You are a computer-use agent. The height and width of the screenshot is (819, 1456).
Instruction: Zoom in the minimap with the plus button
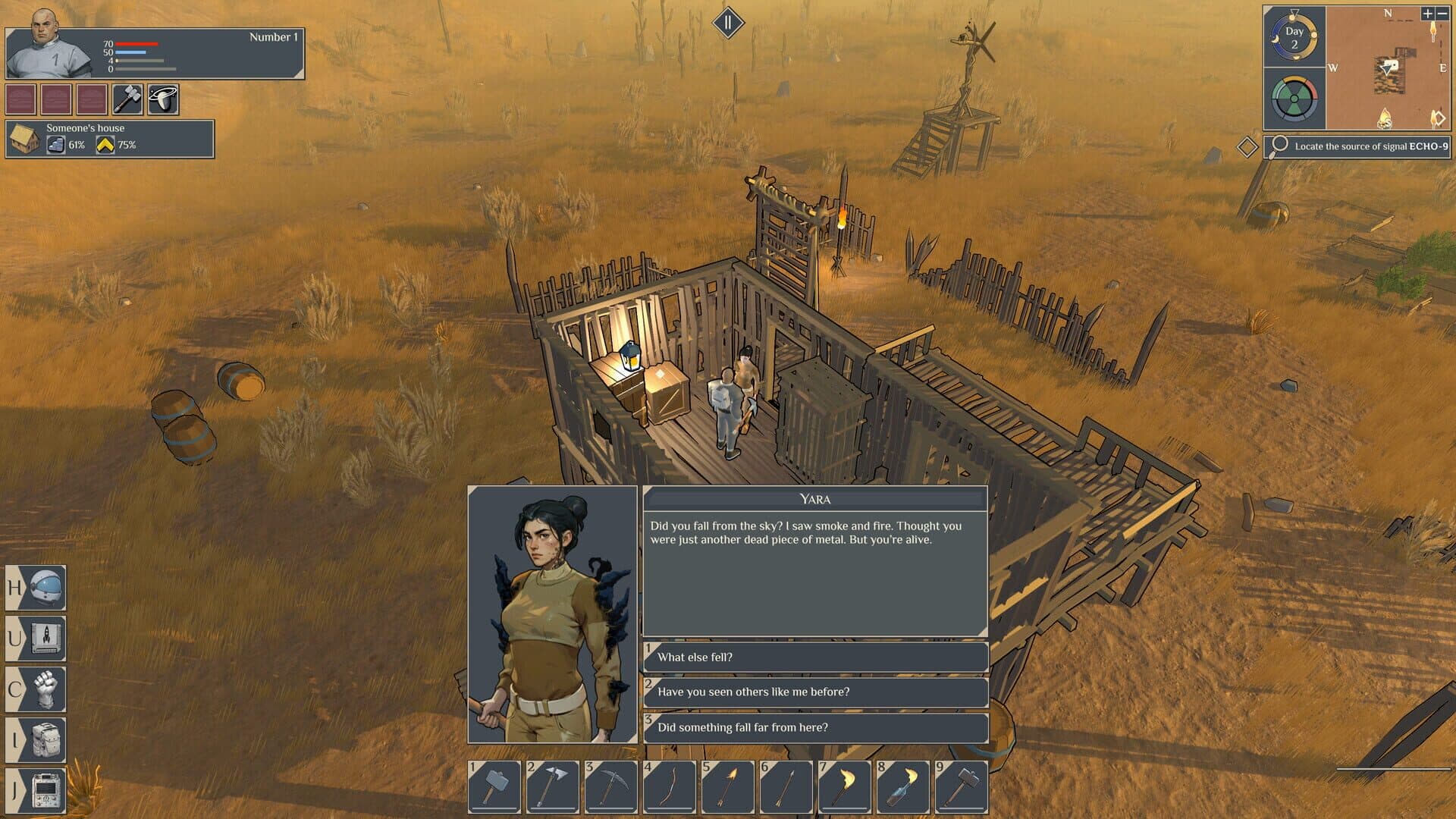1427,14
